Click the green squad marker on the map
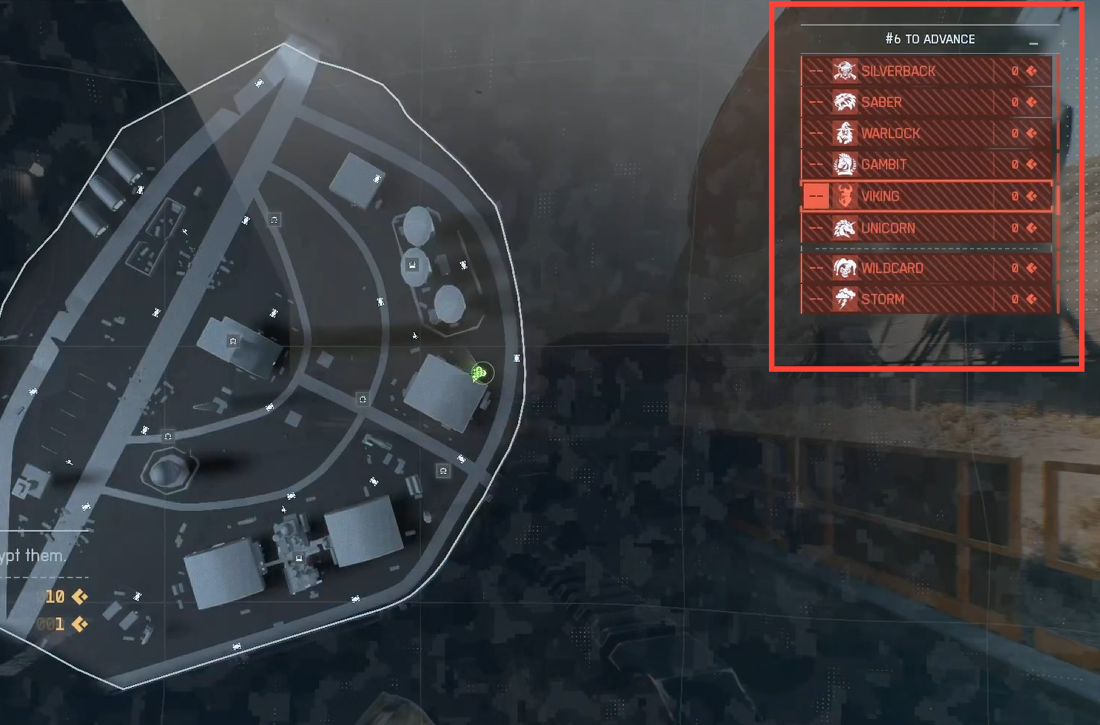Image resolution: width=1100 pixels, height=725 pixels. (x=481, y=374)
